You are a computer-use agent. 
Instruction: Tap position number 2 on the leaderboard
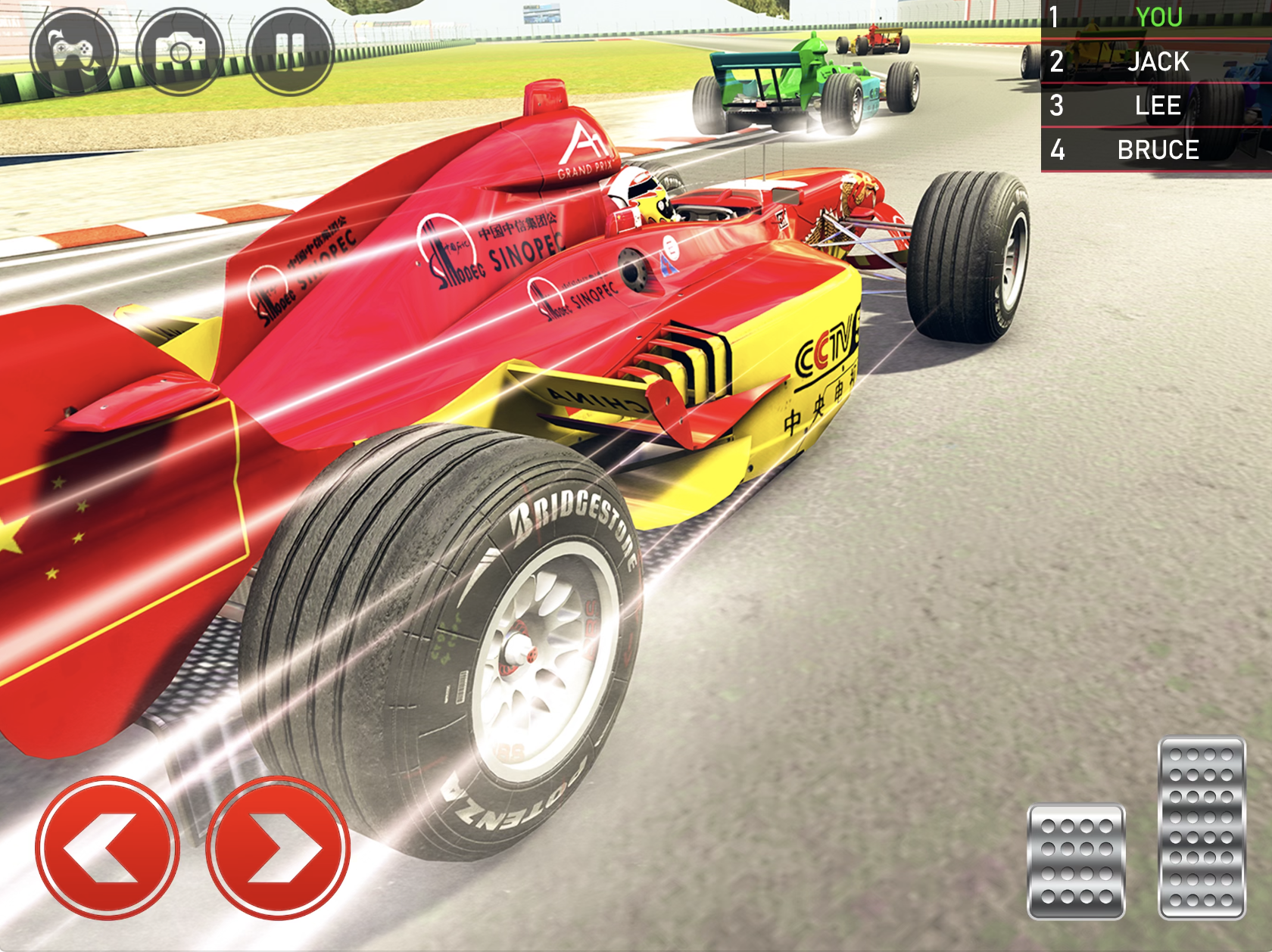1058,64
